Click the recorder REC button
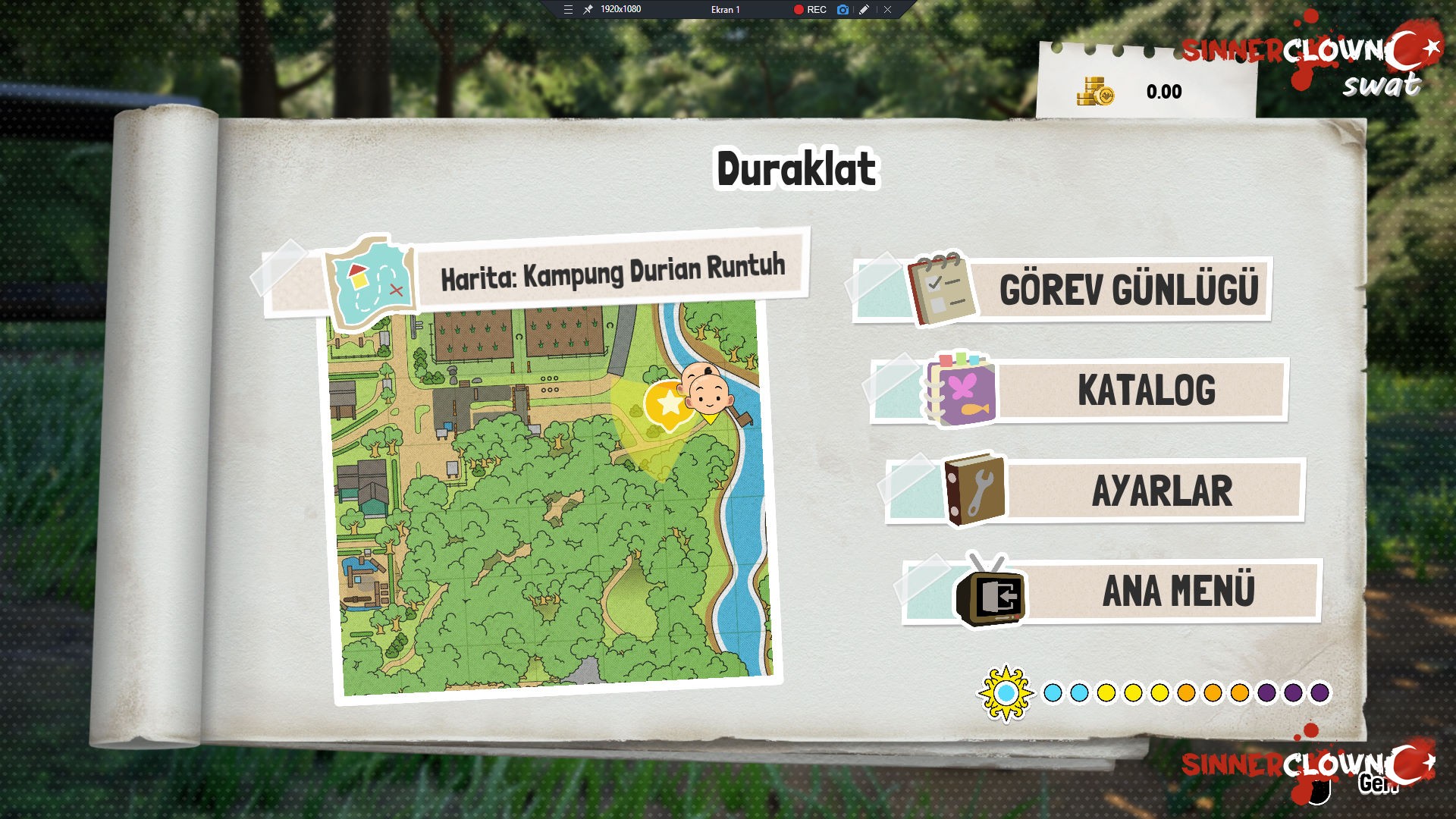The image size is (1456, 819). click(x=810, y=10)
